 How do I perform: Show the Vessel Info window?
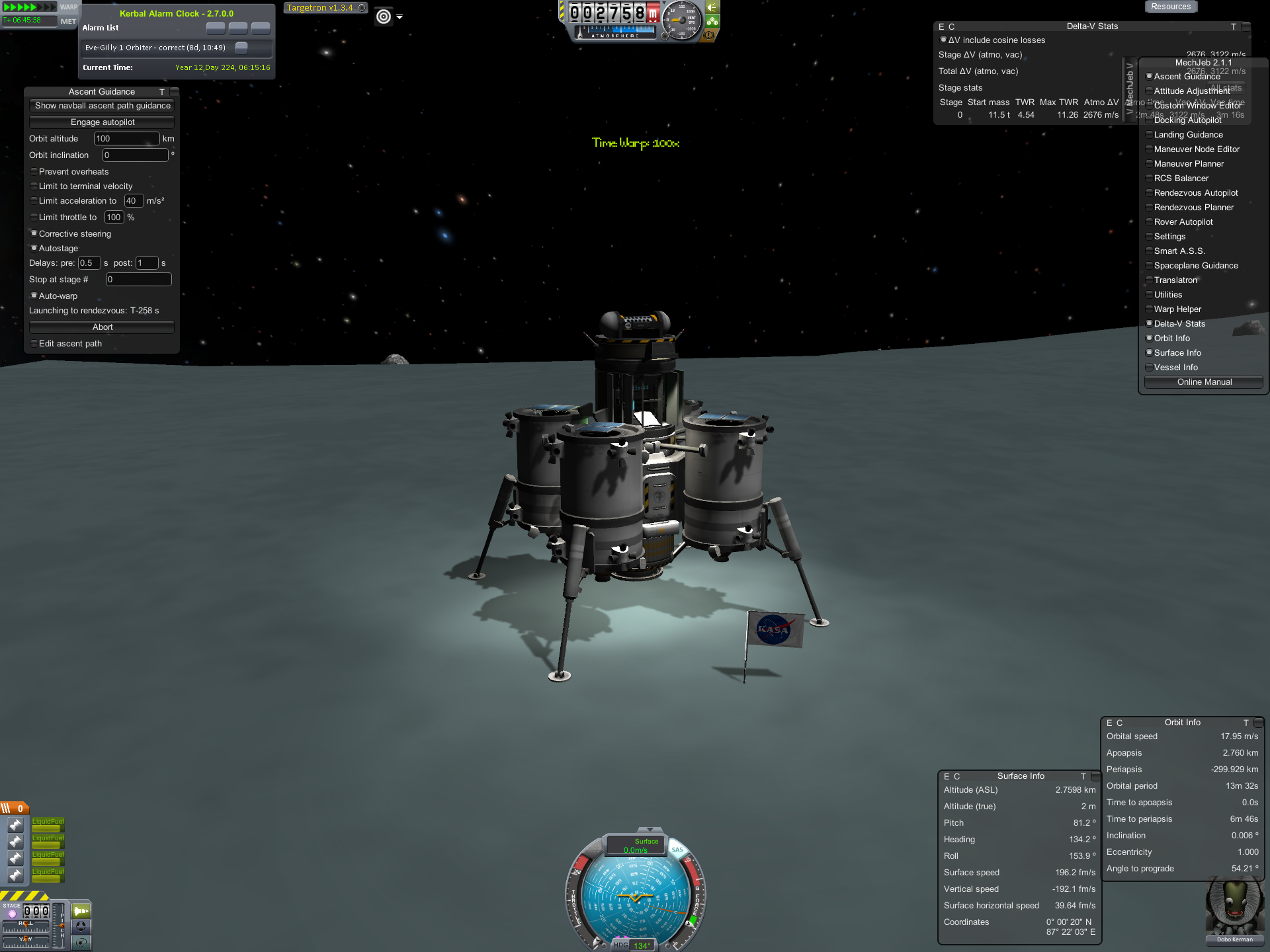tap(1175, 368)
